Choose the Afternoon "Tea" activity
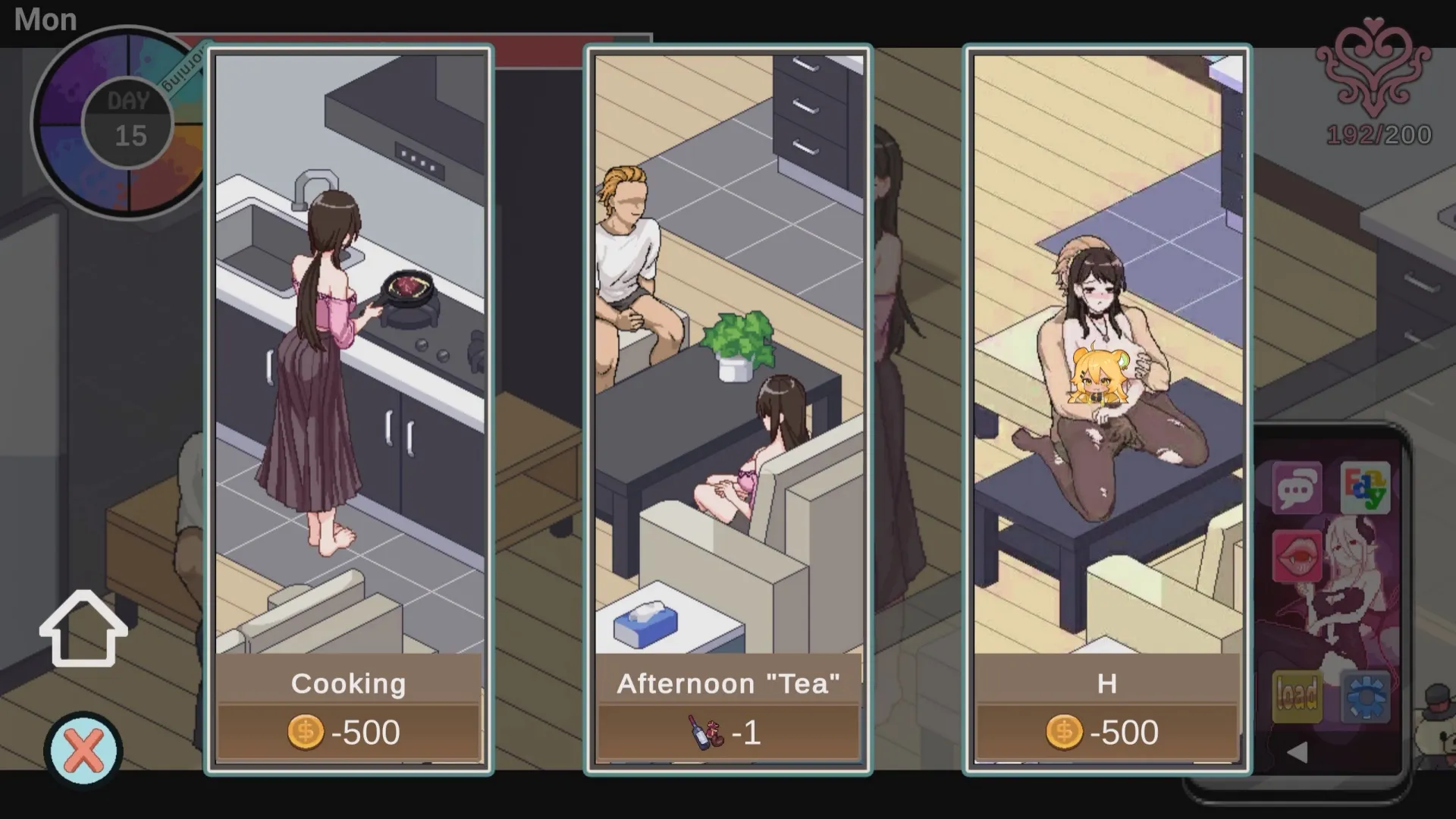This screenshot has width=1456, height=819. [x=728, y=379]
